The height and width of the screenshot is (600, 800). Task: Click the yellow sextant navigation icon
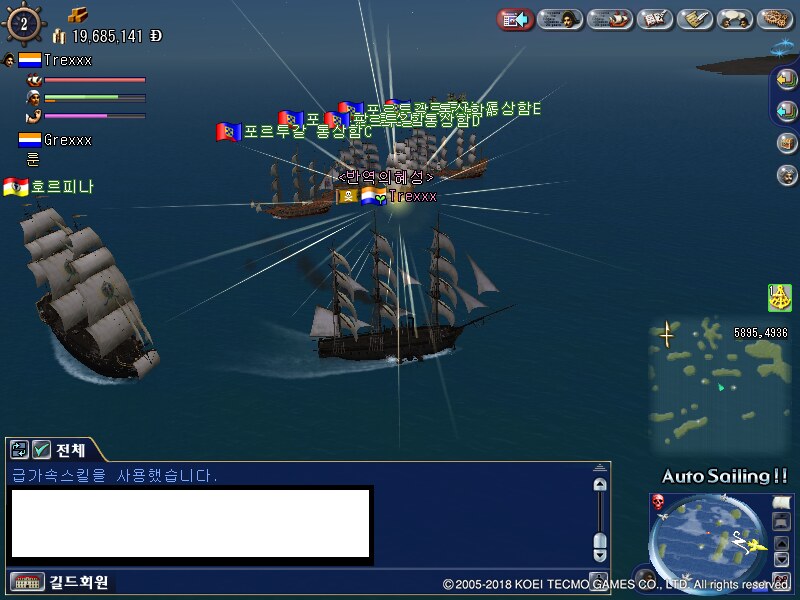coord(779,297)
